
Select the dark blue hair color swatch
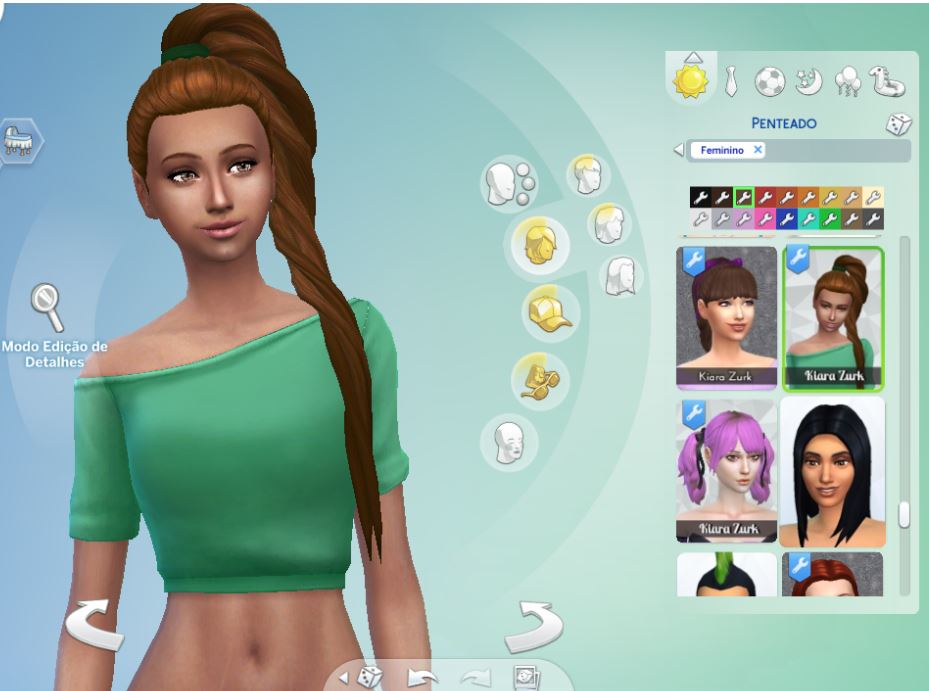[787, 218]
